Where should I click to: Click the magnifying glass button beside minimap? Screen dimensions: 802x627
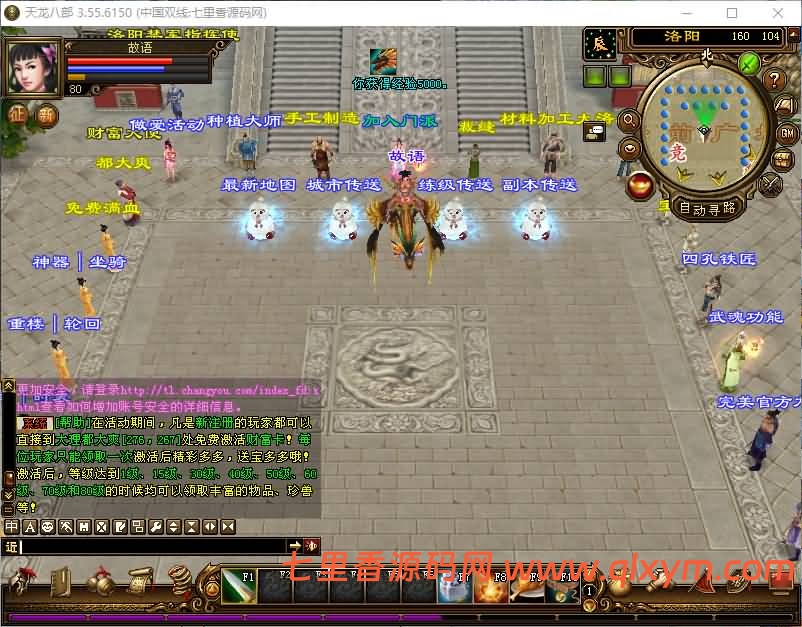pyautogui.click(x=630, y=120)
